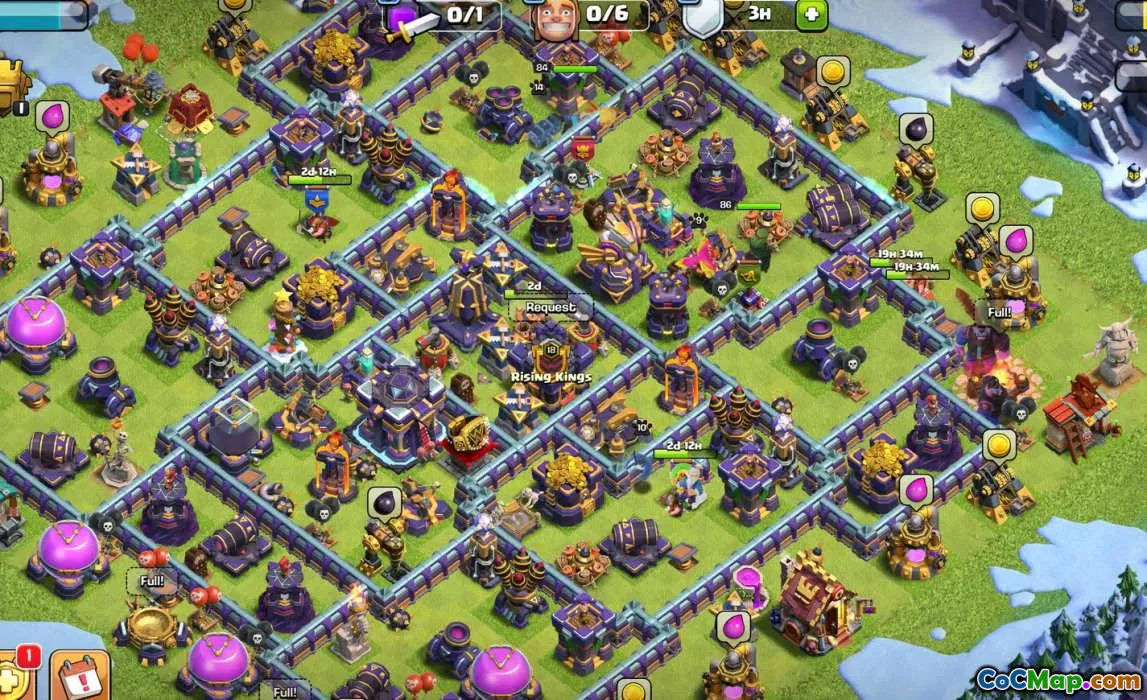1147x700 pixels.
Task: Open the calendar events button
Action: tap(80, 677)
